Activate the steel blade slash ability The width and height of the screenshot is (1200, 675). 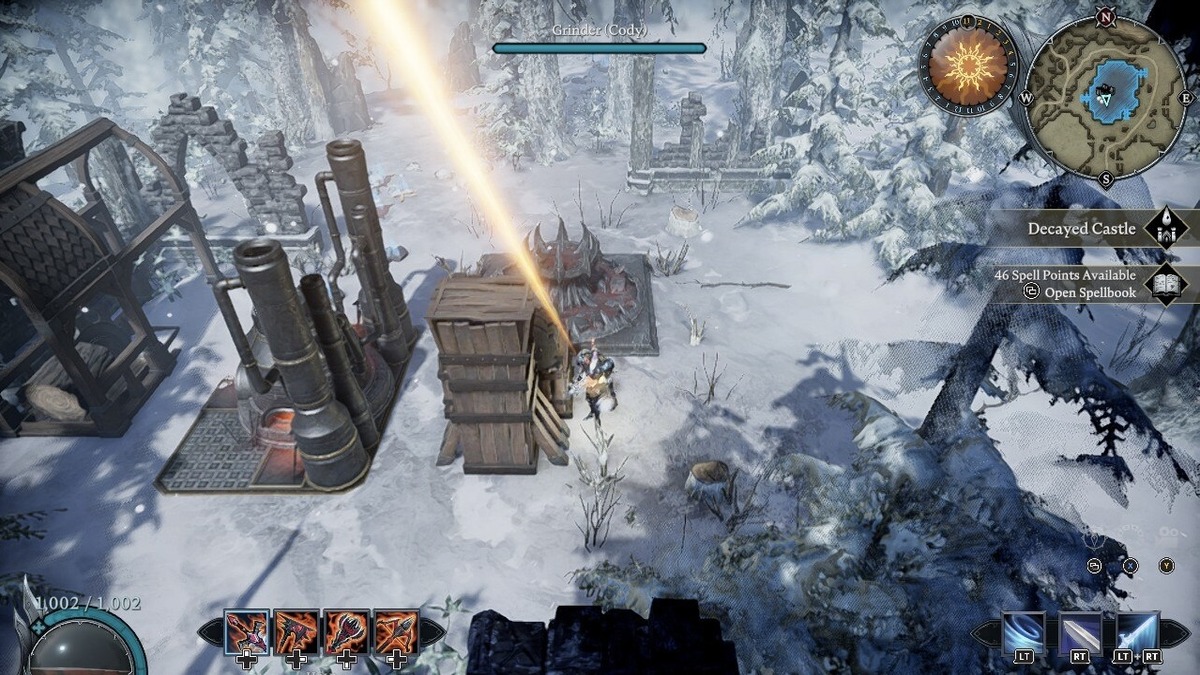click(1080, 632)
